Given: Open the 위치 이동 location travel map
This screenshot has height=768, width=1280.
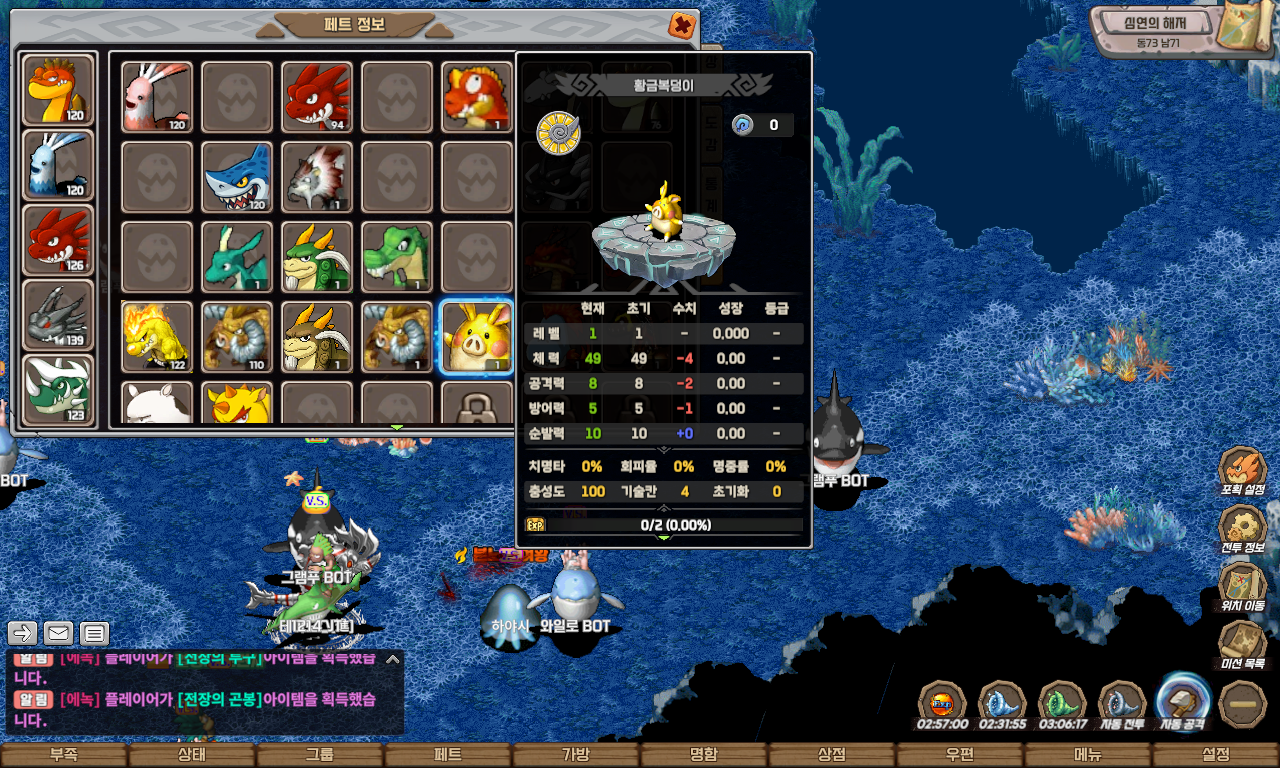Looking at the screenshot, I should [x=1242, y=586].
